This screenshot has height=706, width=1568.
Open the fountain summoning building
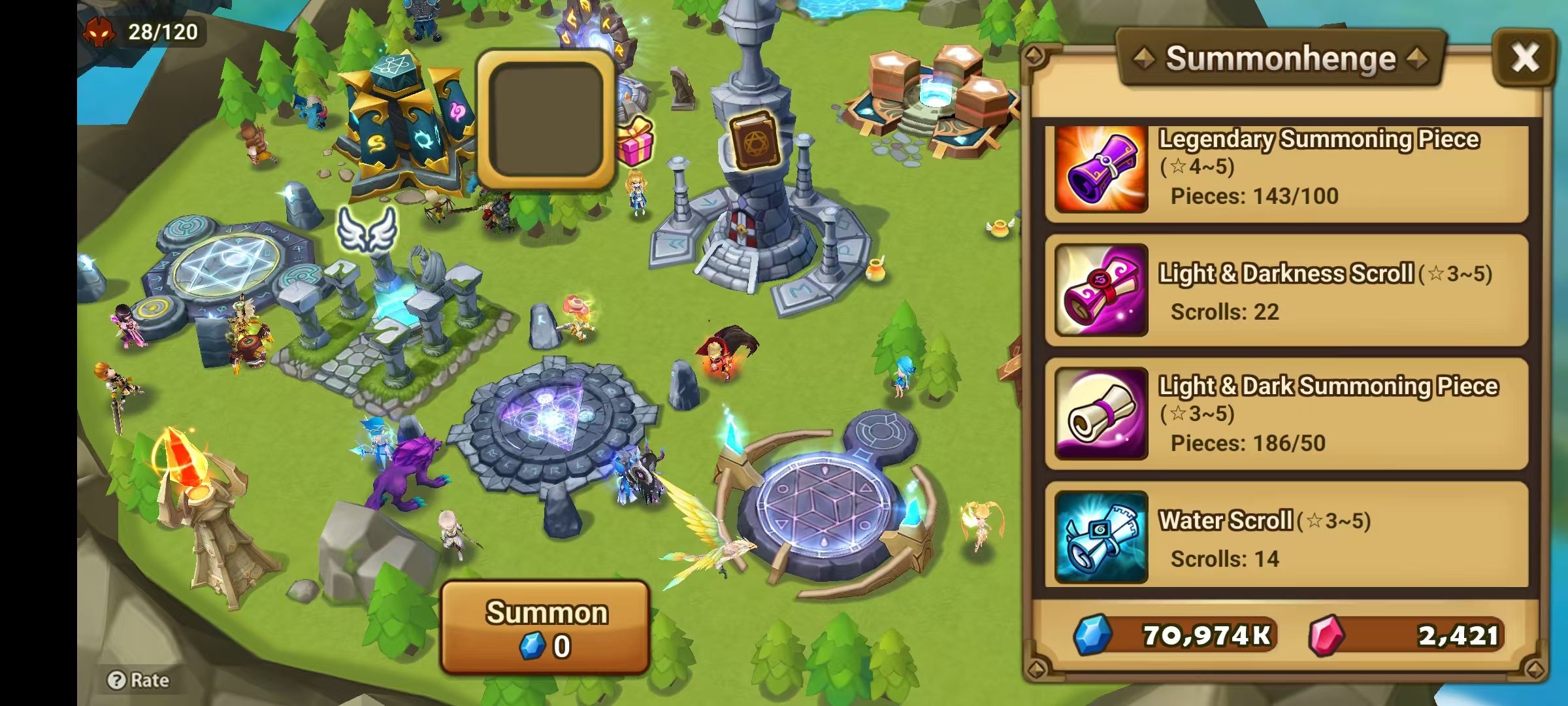(x=934, y=92)
